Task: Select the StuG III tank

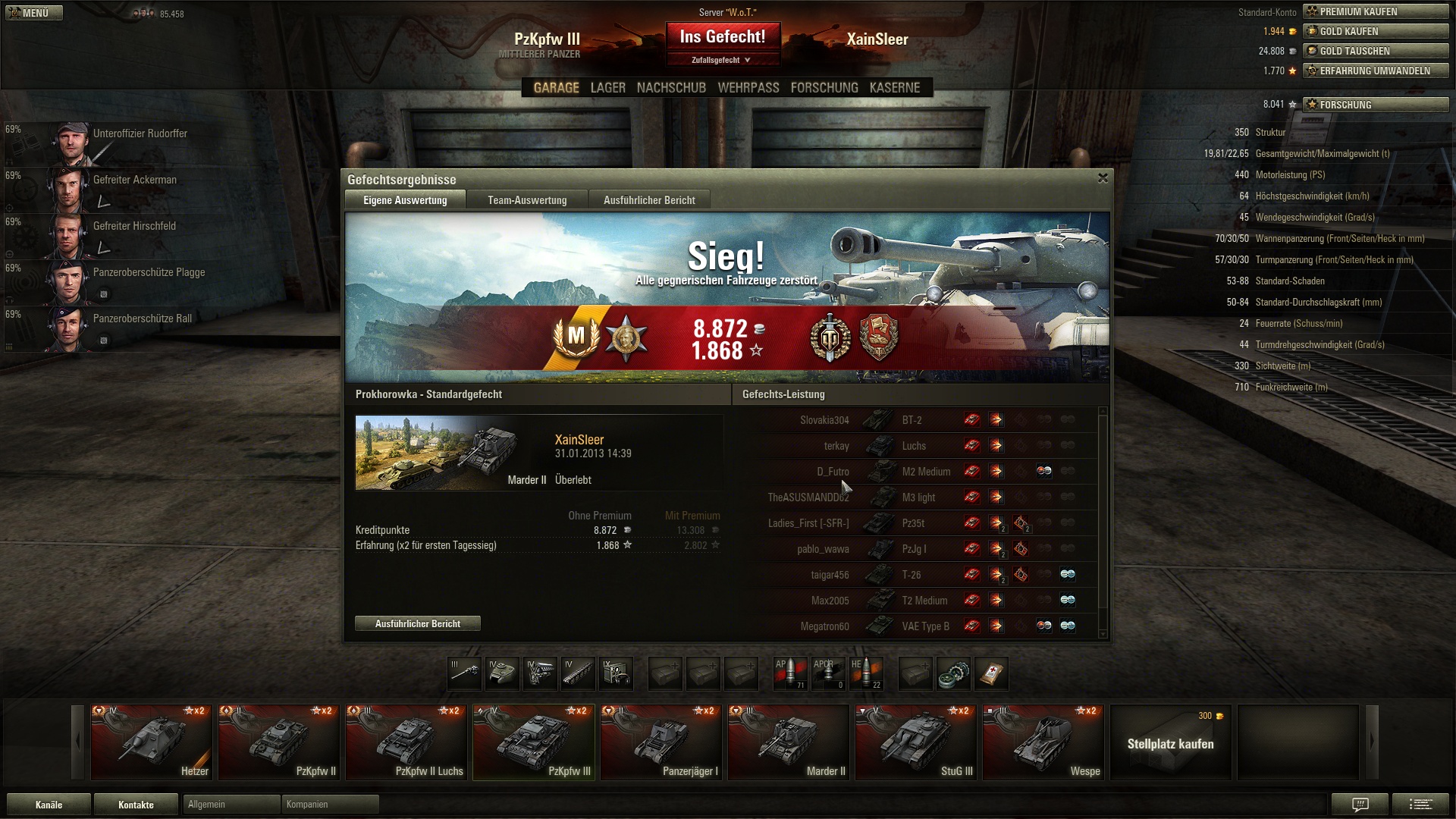Action: [915, 742]
